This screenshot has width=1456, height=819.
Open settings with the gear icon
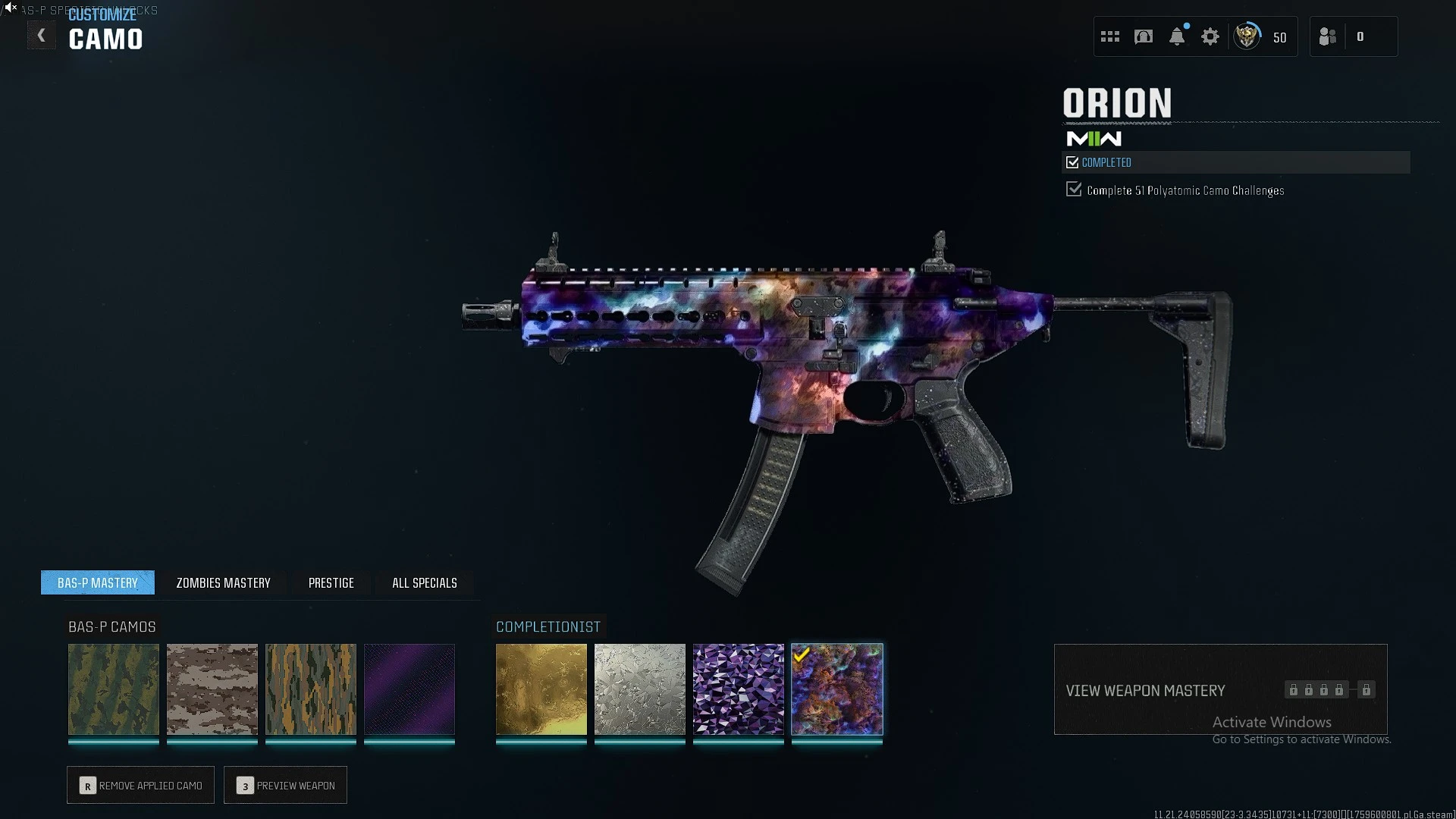coord(1210,36)
